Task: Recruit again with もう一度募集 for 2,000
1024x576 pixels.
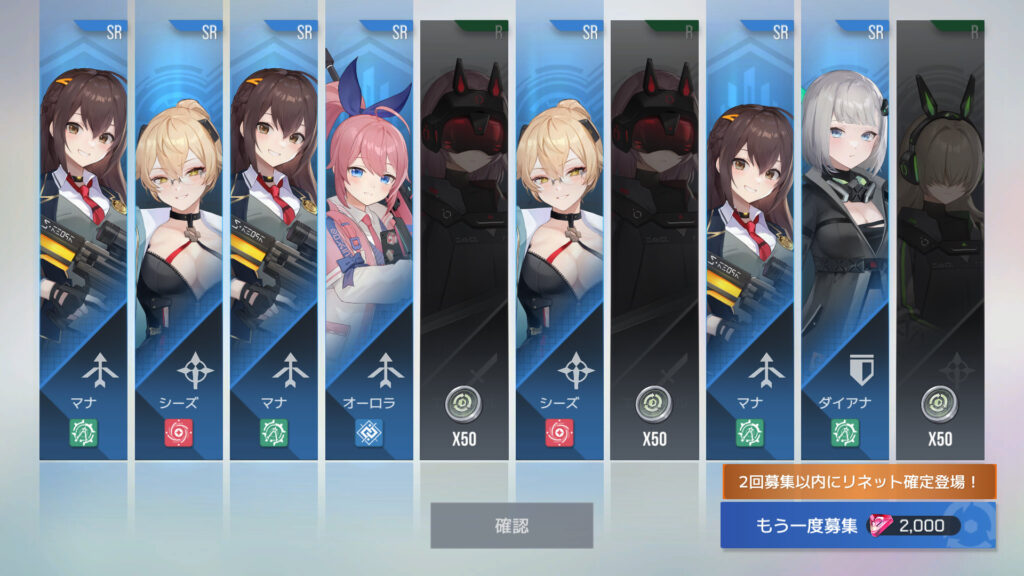Action: 857,526
